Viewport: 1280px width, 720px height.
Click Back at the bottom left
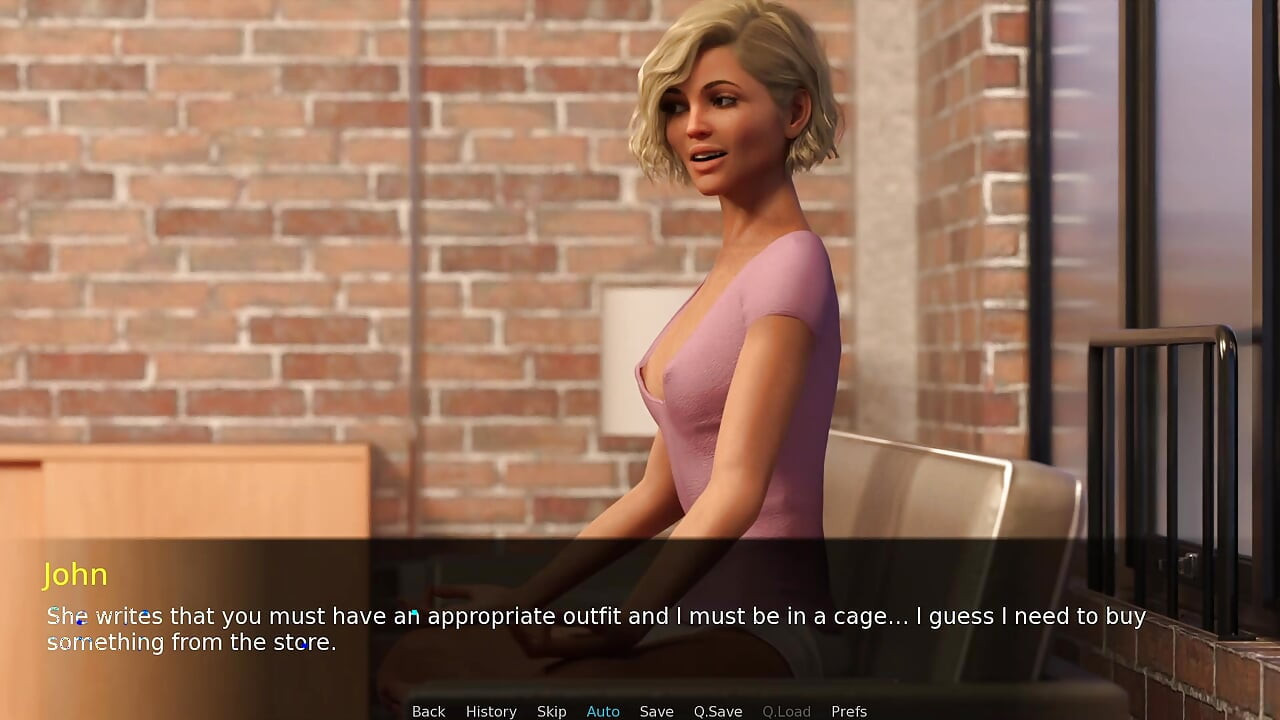[x=428, y=711]
